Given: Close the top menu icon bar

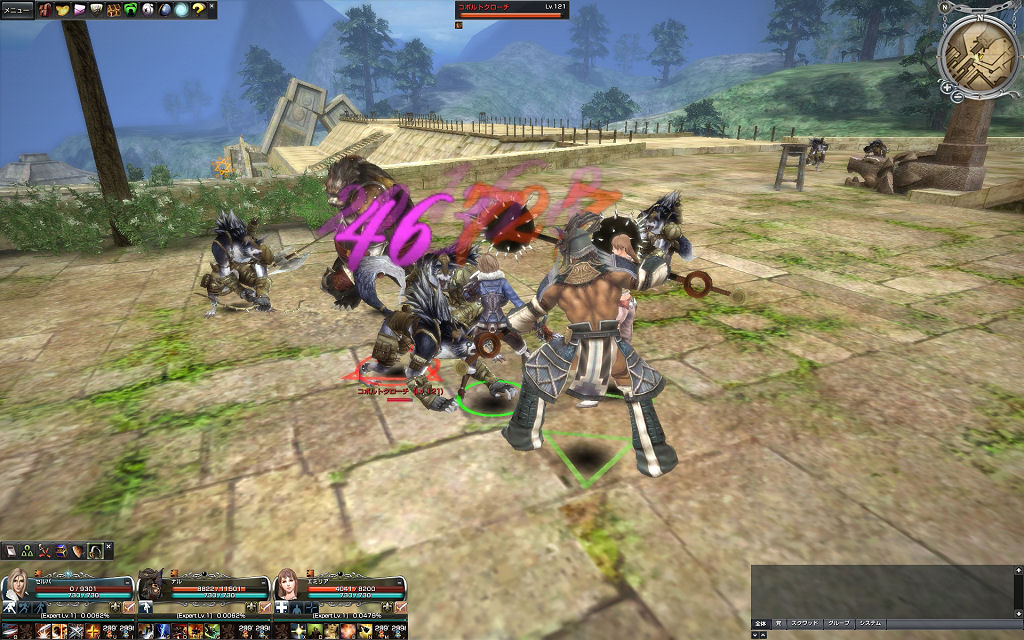Looking at the screenshot, I should tap(212, 6).
